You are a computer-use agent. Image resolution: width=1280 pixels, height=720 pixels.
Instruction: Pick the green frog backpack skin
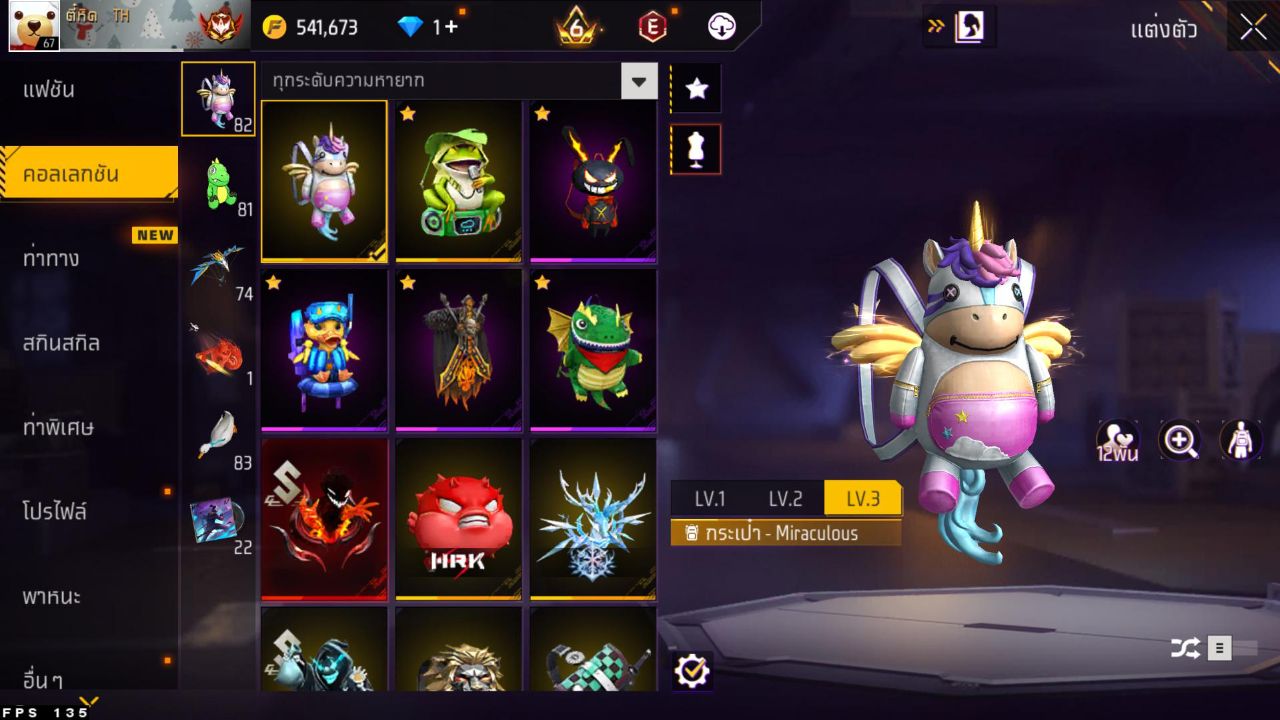tap(459, 180)
